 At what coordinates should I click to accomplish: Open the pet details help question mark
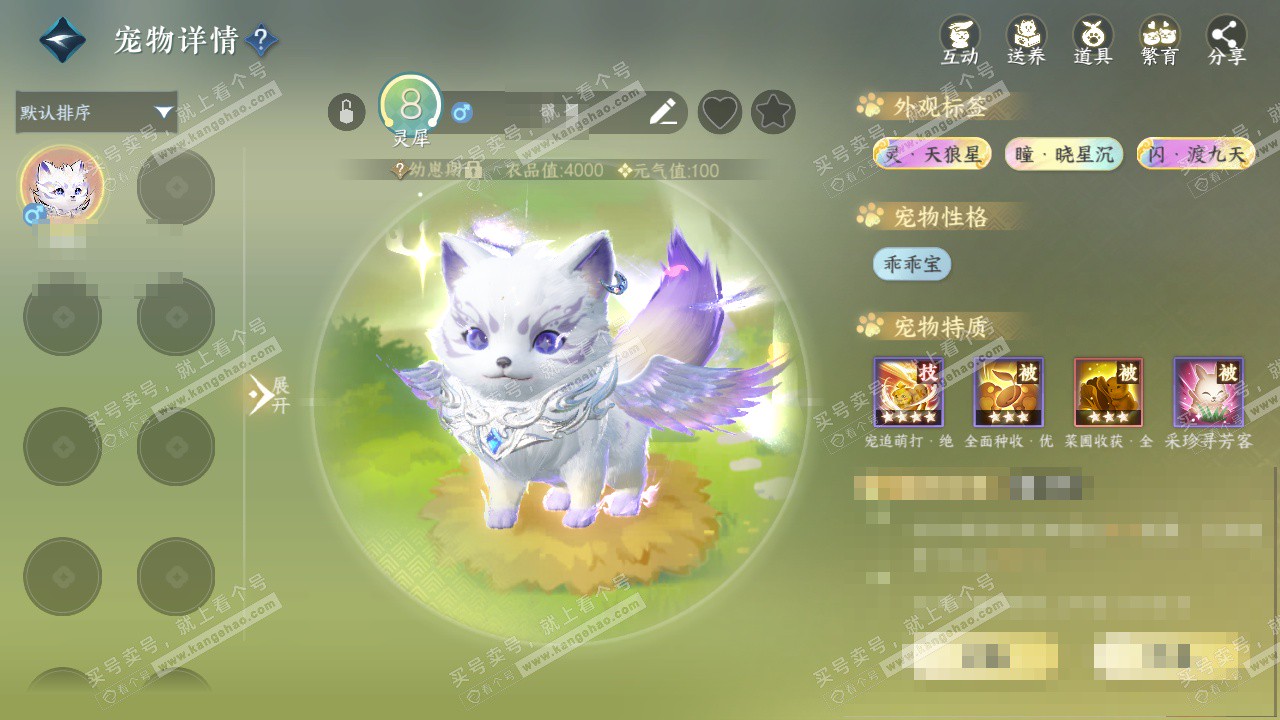point(261,41)
